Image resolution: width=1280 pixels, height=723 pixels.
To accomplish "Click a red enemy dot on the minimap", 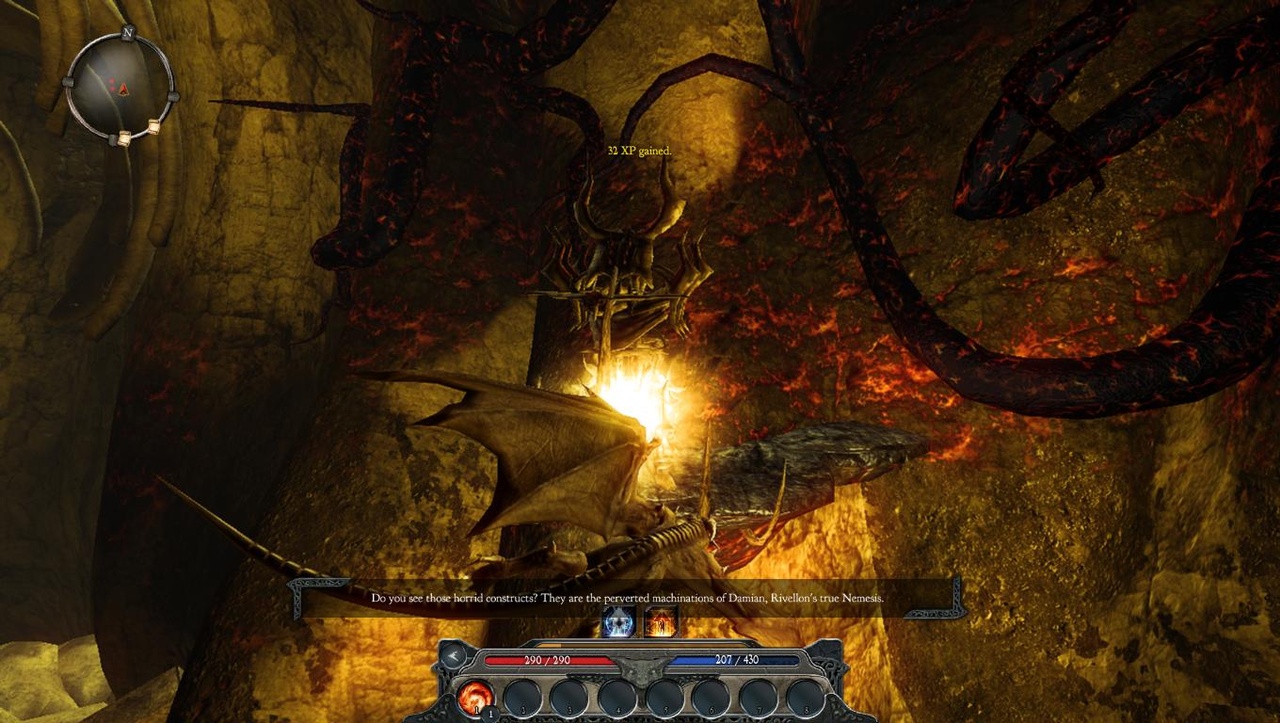I will pos(112,82).
